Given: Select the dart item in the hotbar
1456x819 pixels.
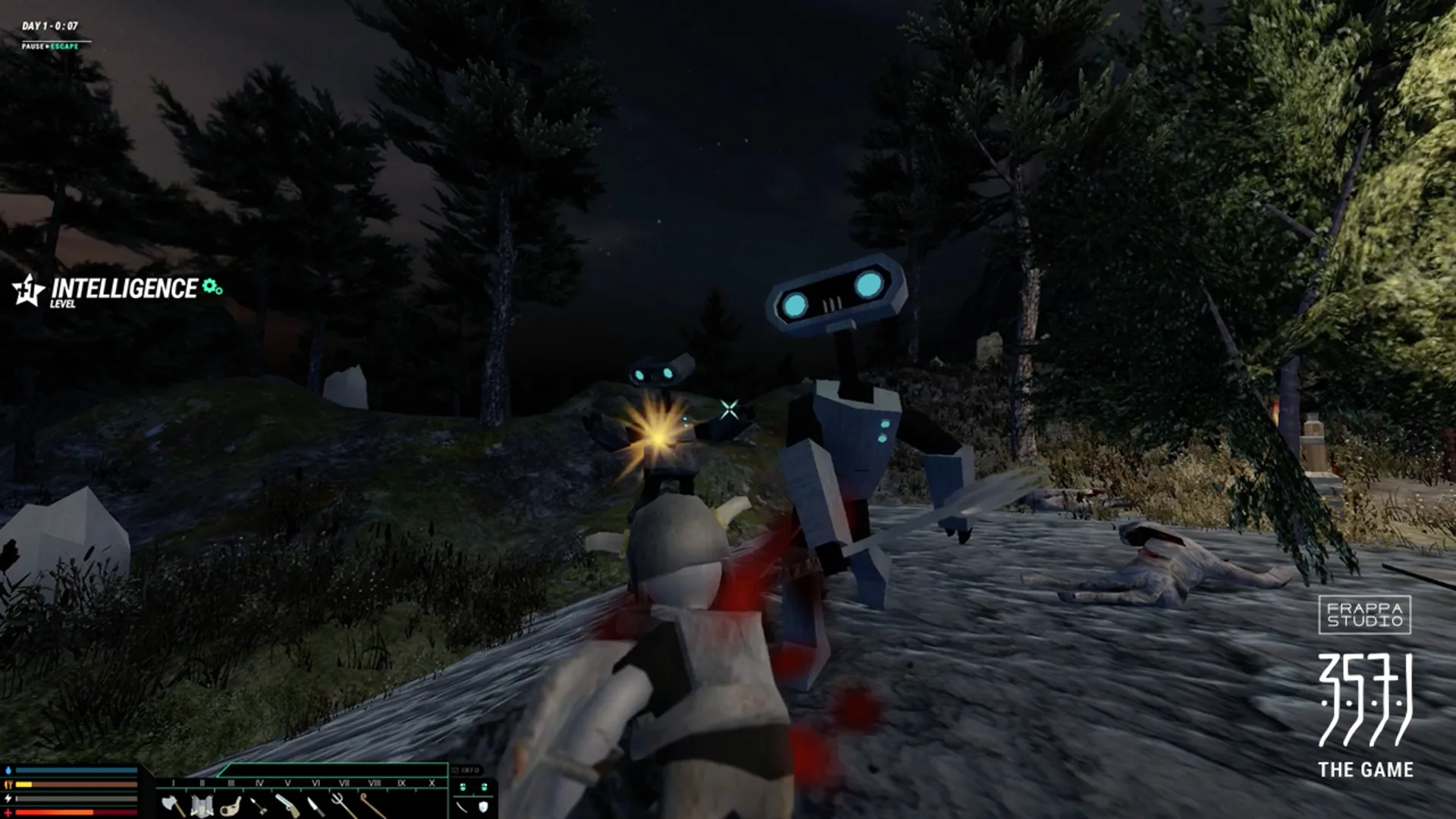Looking at the screenshot, I should tap(260, 805).
